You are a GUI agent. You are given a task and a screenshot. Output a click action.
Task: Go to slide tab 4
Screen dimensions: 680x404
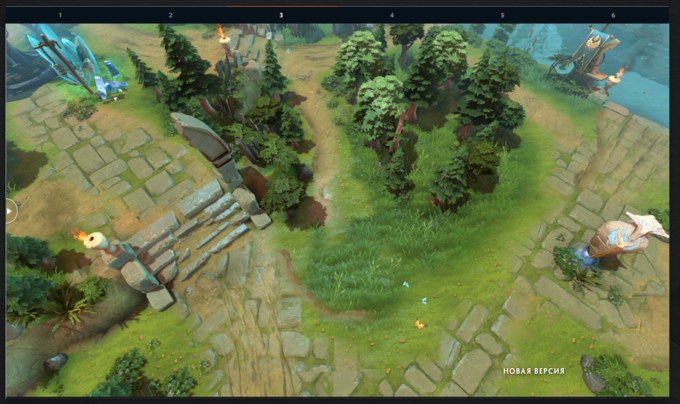point(392,15)
